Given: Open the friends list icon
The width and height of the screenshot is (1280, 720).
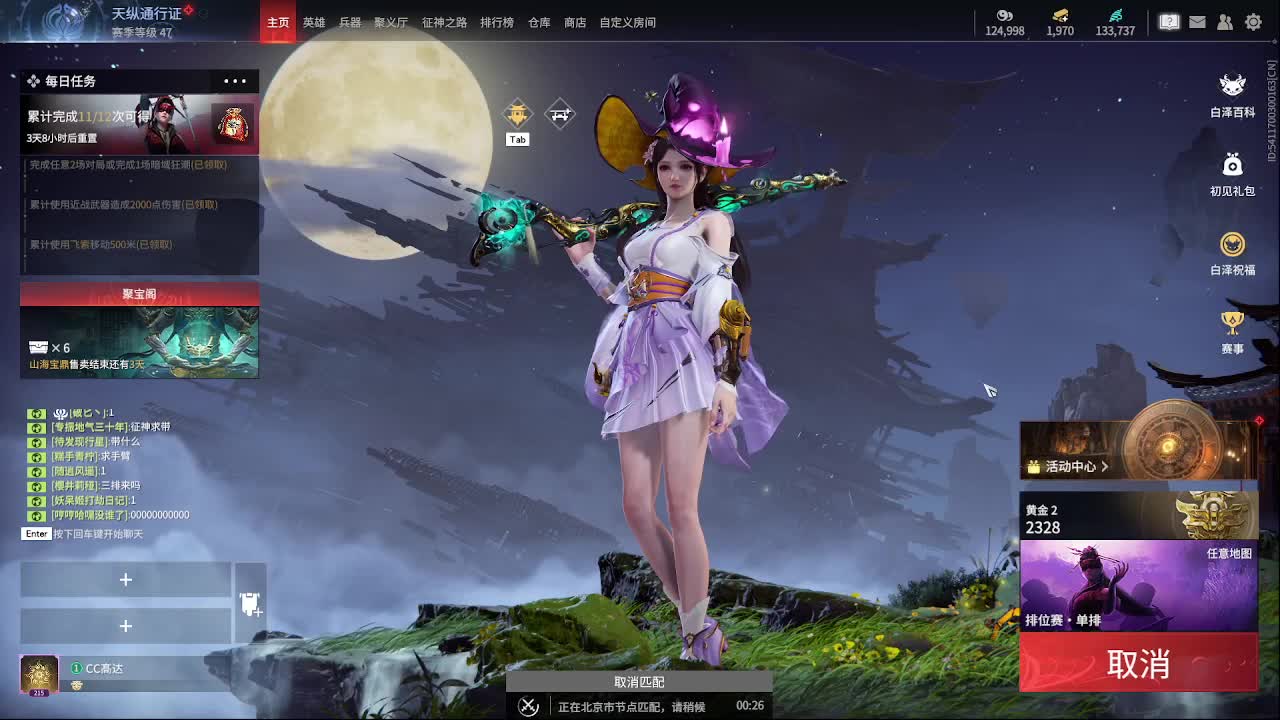Looking at the screenshot, I should click(1224, 21).
